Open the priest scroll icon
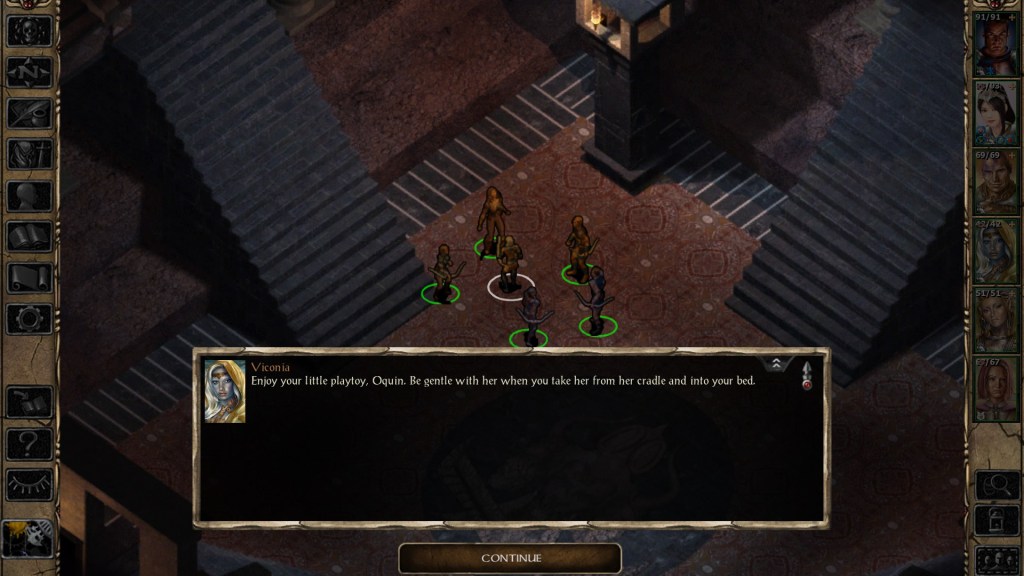 29,278
